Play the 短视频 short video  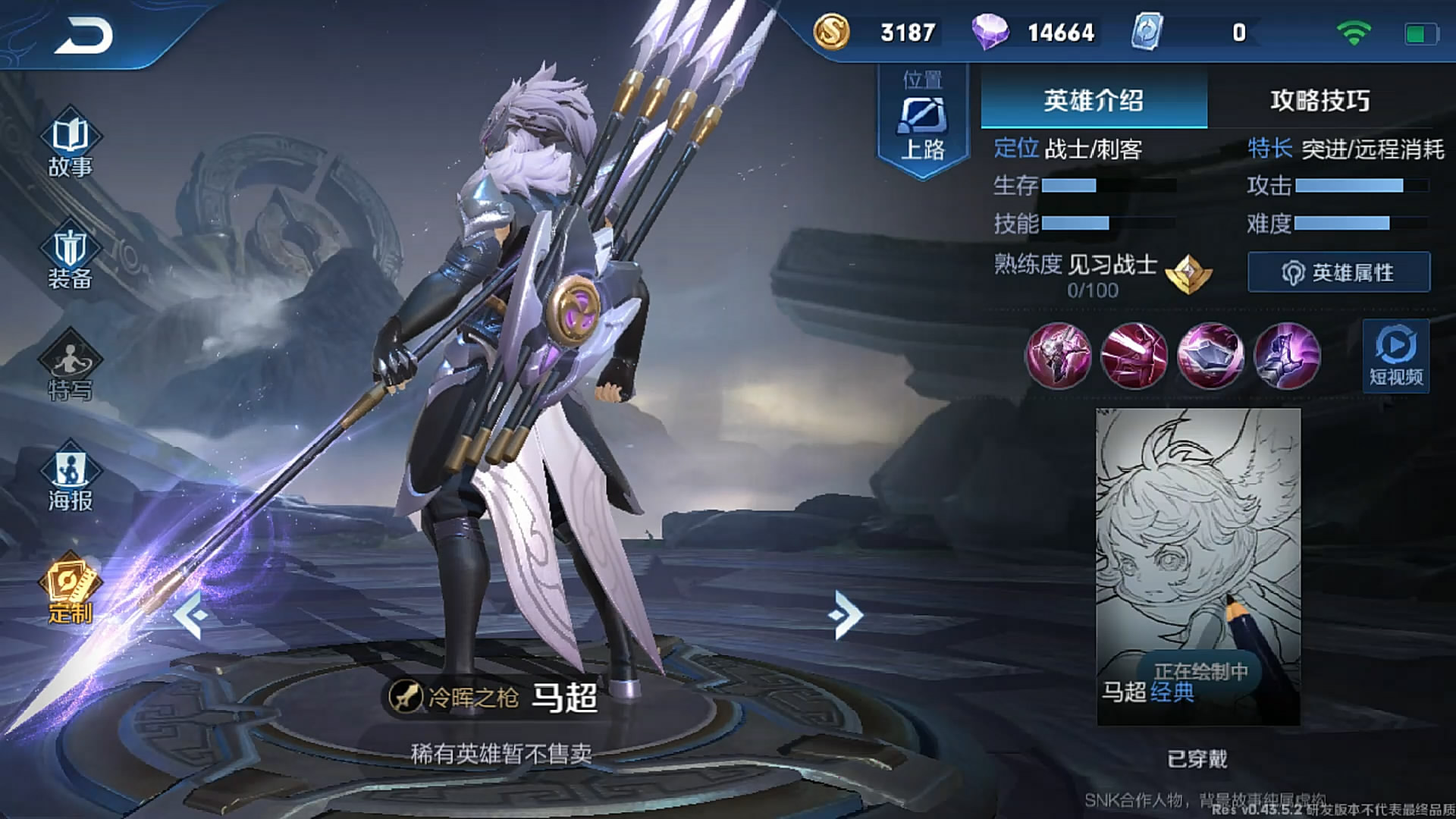pos(1395,356)
